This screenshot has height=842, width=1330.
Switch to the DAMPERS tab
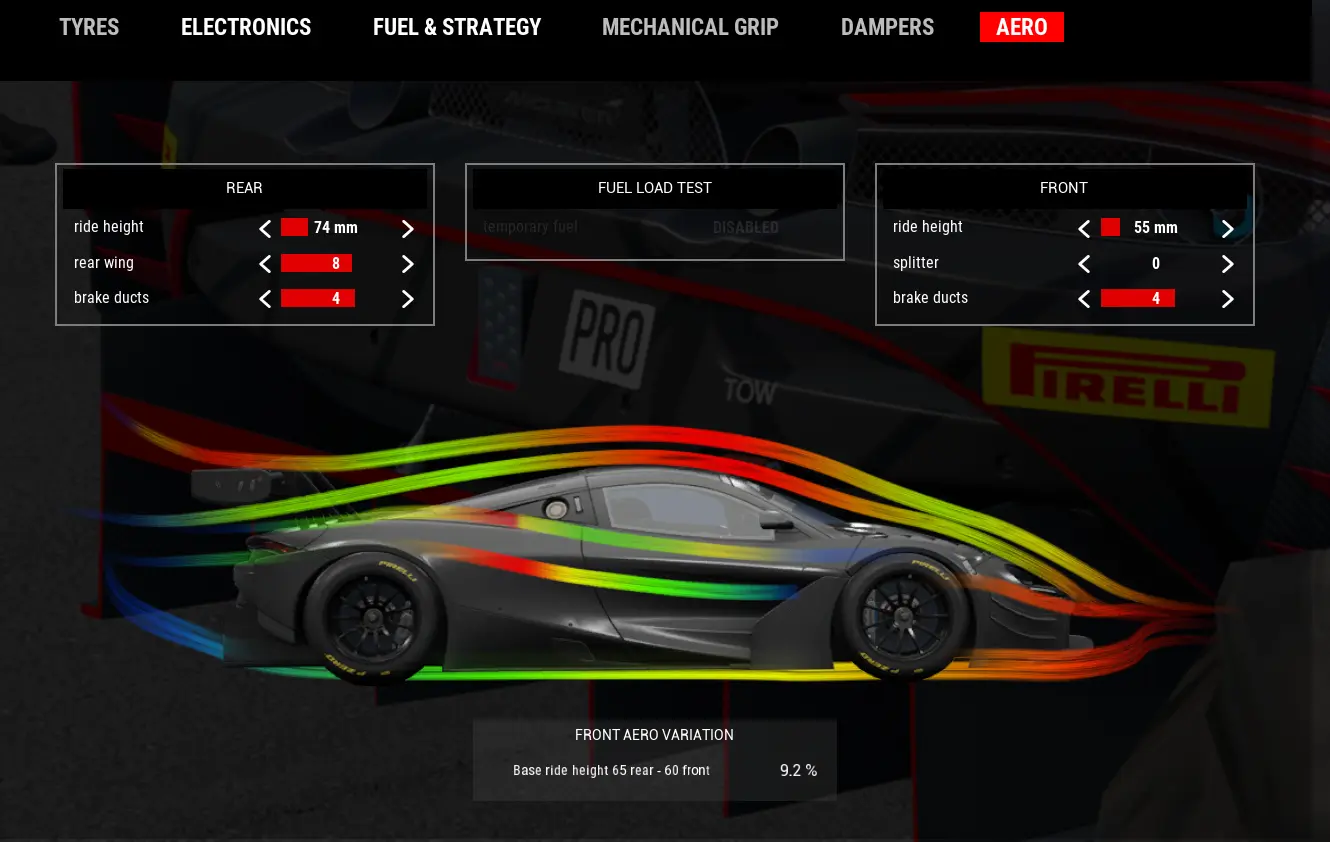click(x=887, y=27)
